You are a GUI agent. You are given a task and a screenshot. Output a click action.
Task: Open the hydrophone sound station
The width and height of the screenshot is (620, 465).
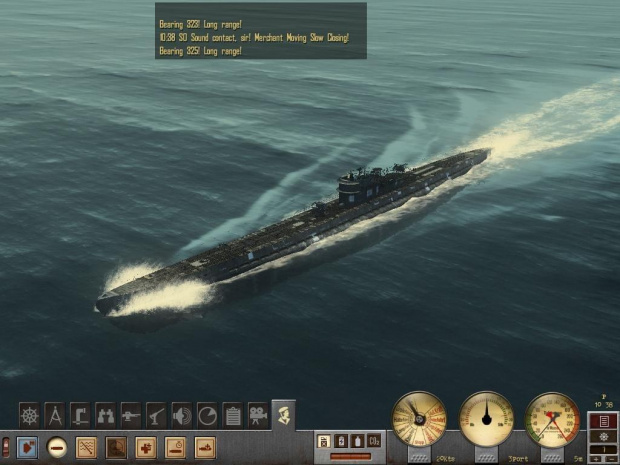182,414
